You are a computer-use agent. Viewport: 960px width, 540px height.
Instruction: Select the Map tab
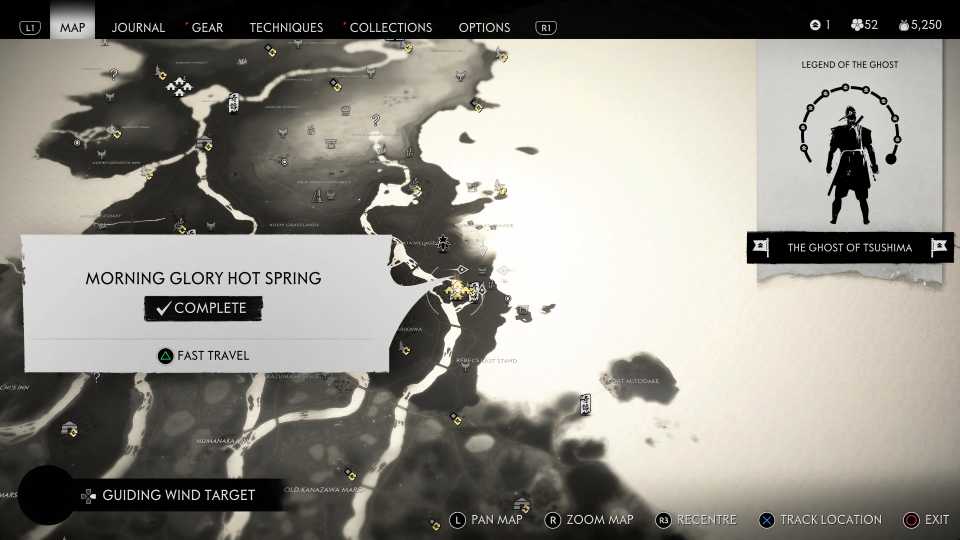point(73,27)
